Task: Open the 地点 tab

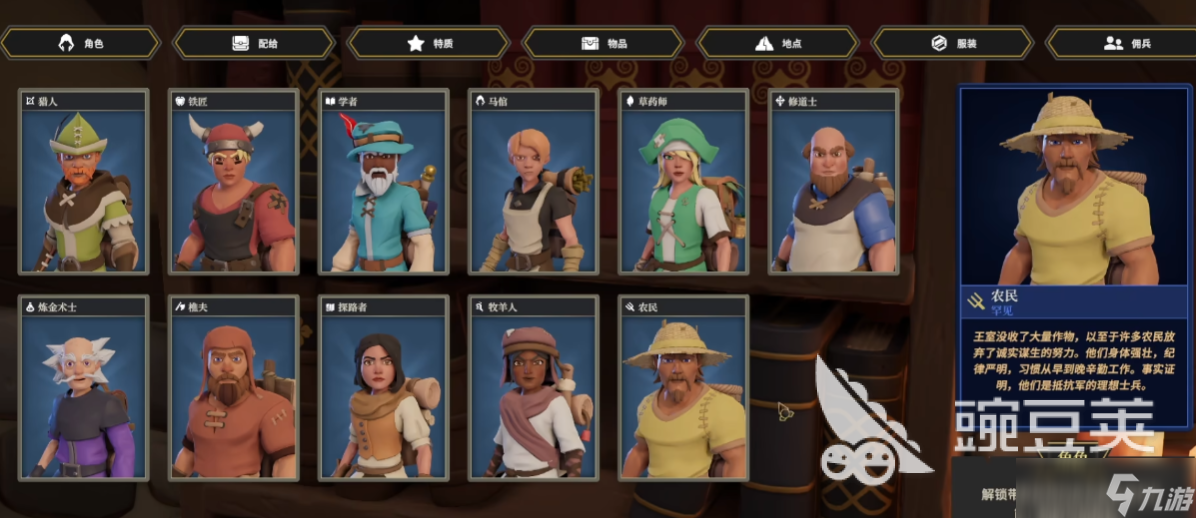Action: coord(777,43)
